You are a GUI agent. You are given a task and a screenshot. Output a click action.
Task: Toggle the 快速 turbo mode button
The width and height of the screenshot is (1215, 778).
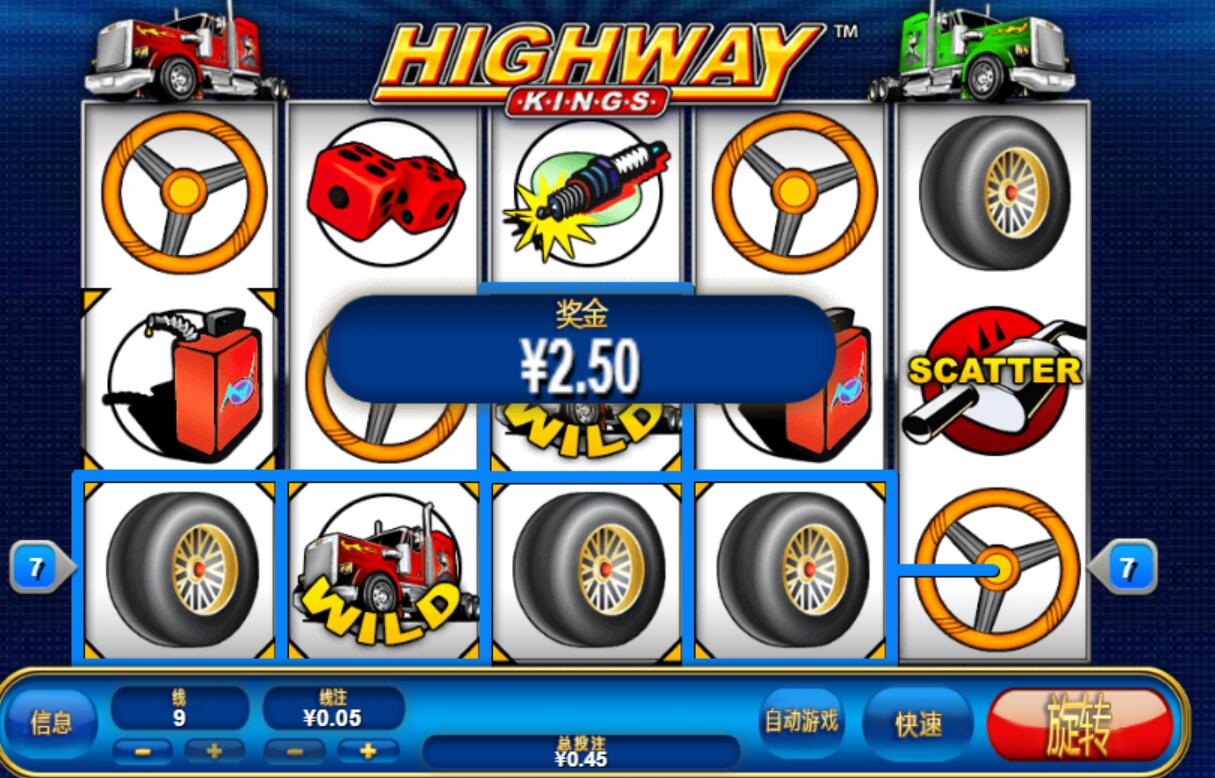(x=917, y=724)
